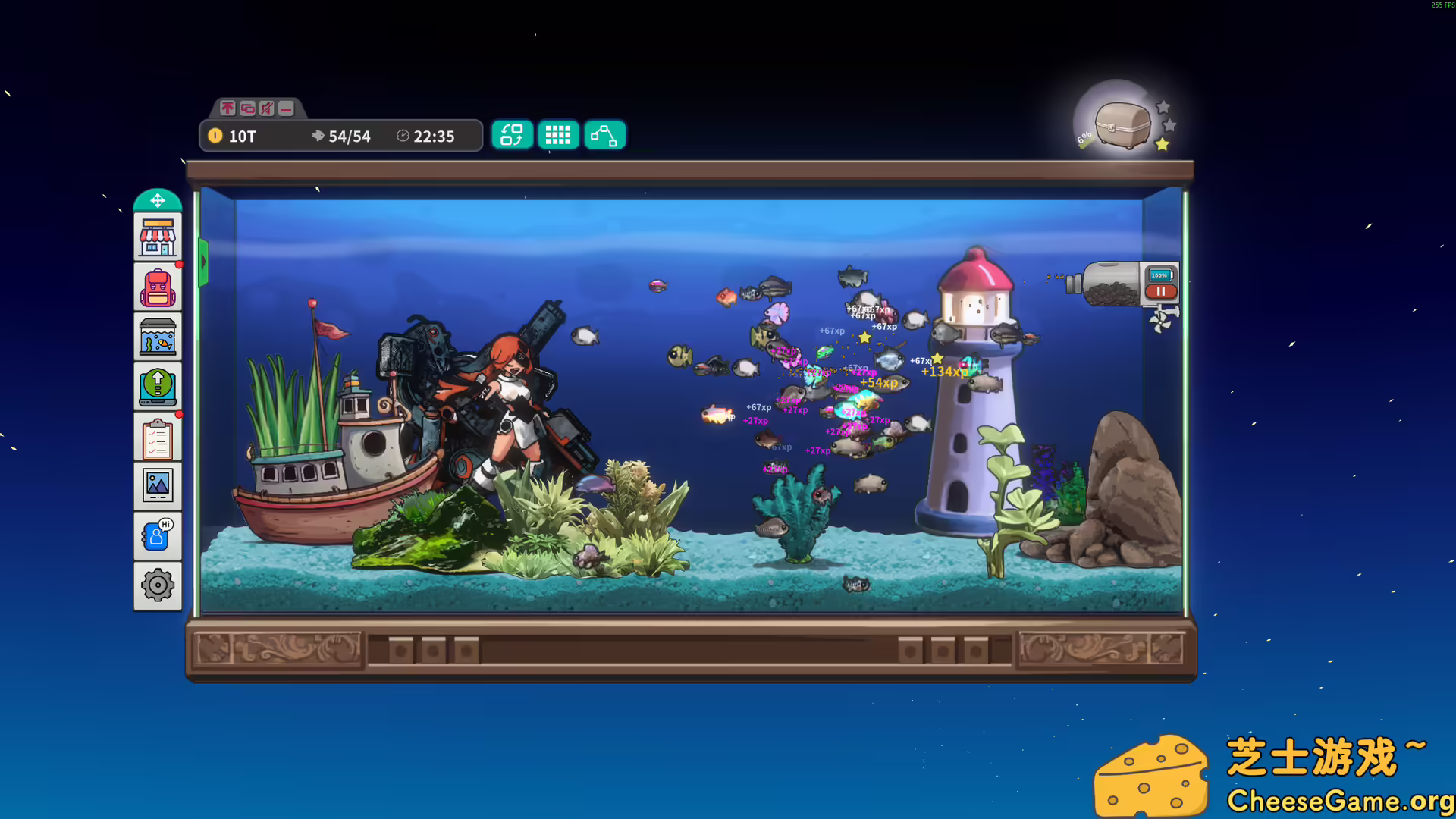Check the fish count 54/54 display

341,136
